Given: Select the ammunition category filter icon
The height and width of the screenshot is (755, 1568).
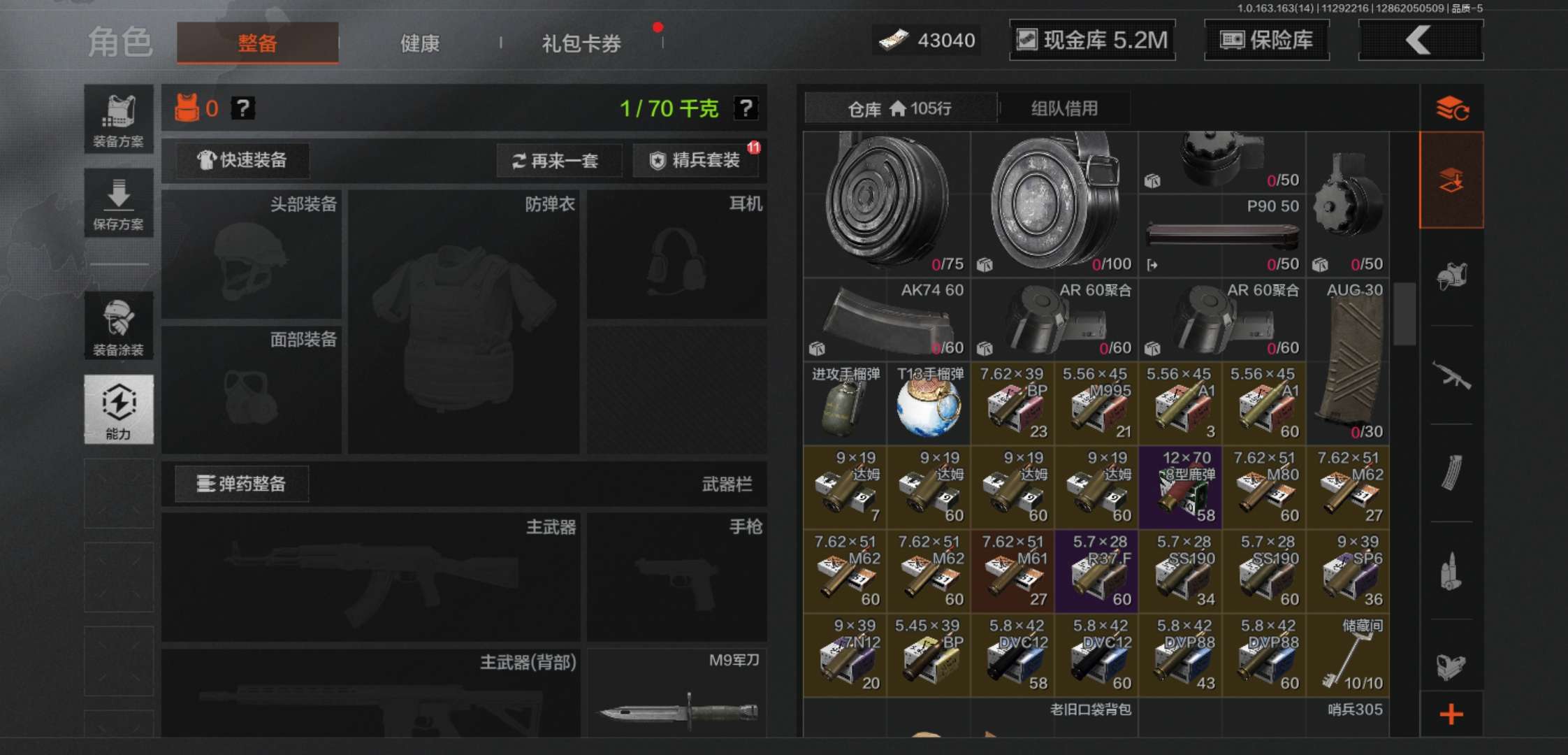Looking at the screenshot, I should (1451, 570).
